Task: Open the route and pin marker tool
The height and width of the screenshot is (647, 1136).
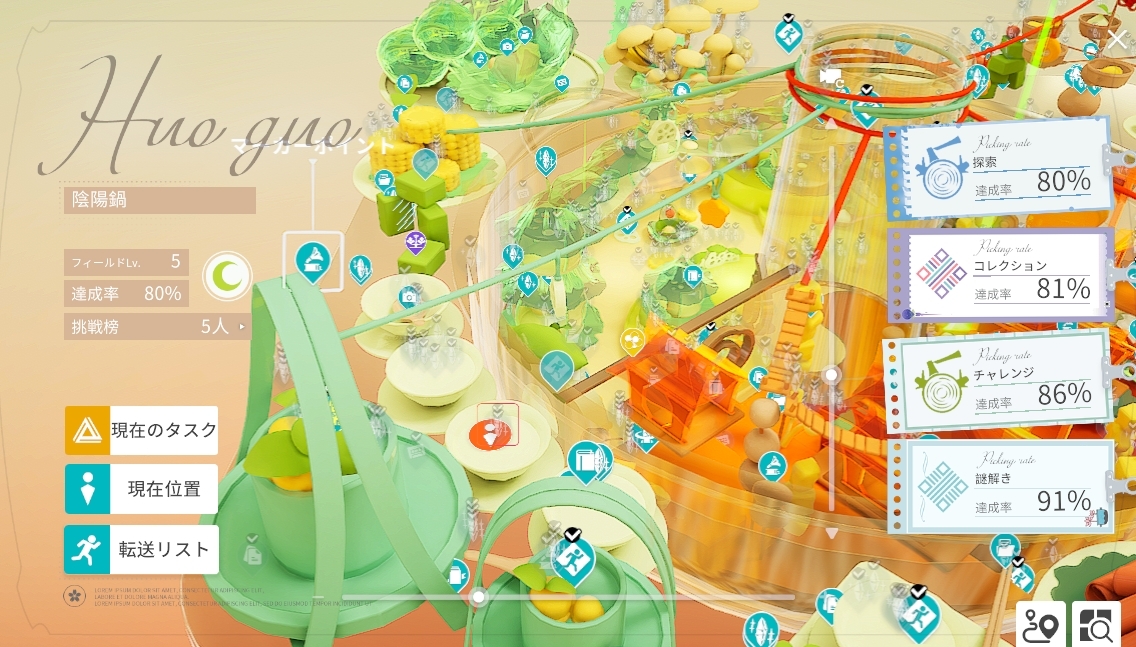Action: [x=1040, y=624]
